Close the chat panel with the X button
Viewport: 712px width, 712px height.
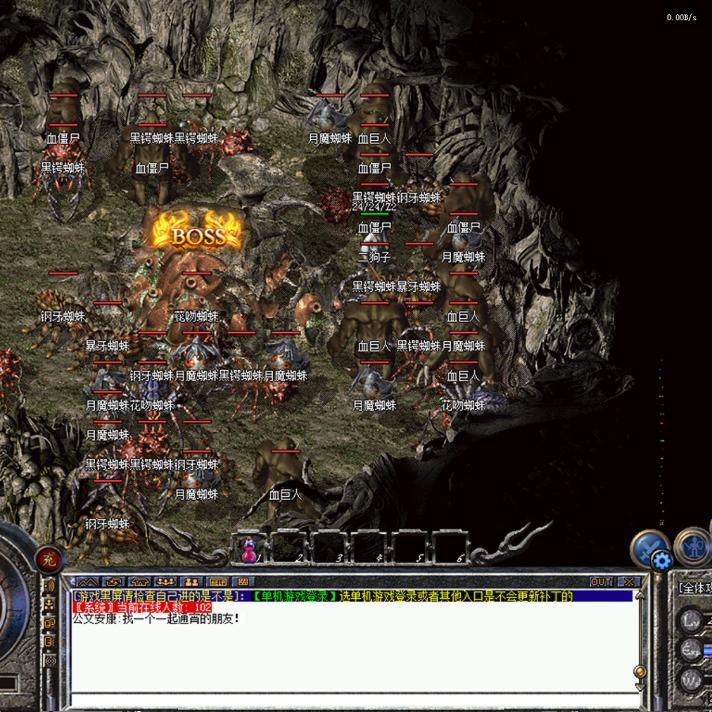pyautogui.click(x=628, y=581)
